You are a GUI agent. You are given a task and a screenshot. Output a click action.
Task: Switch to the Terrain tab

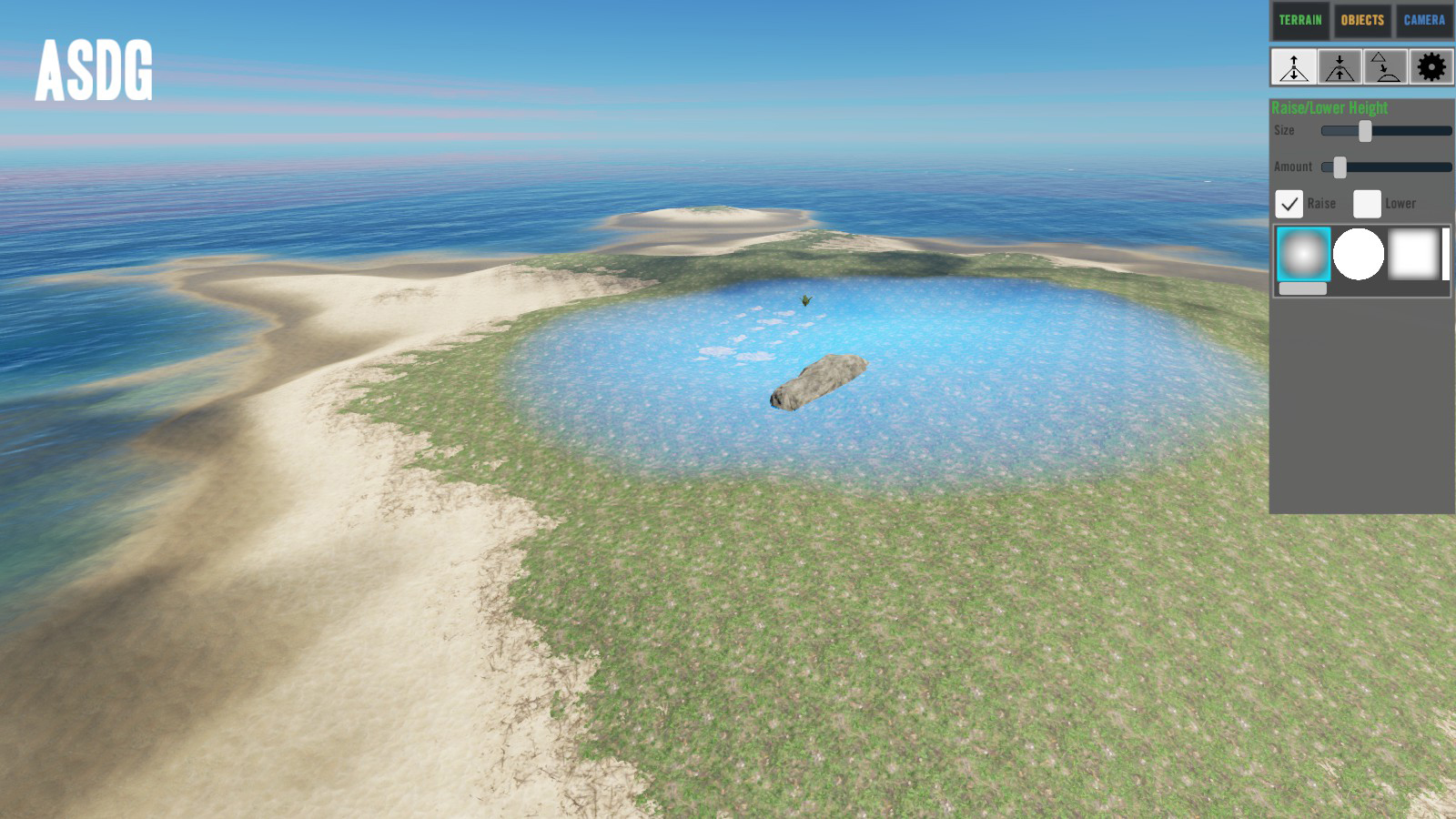(1299, 20)
